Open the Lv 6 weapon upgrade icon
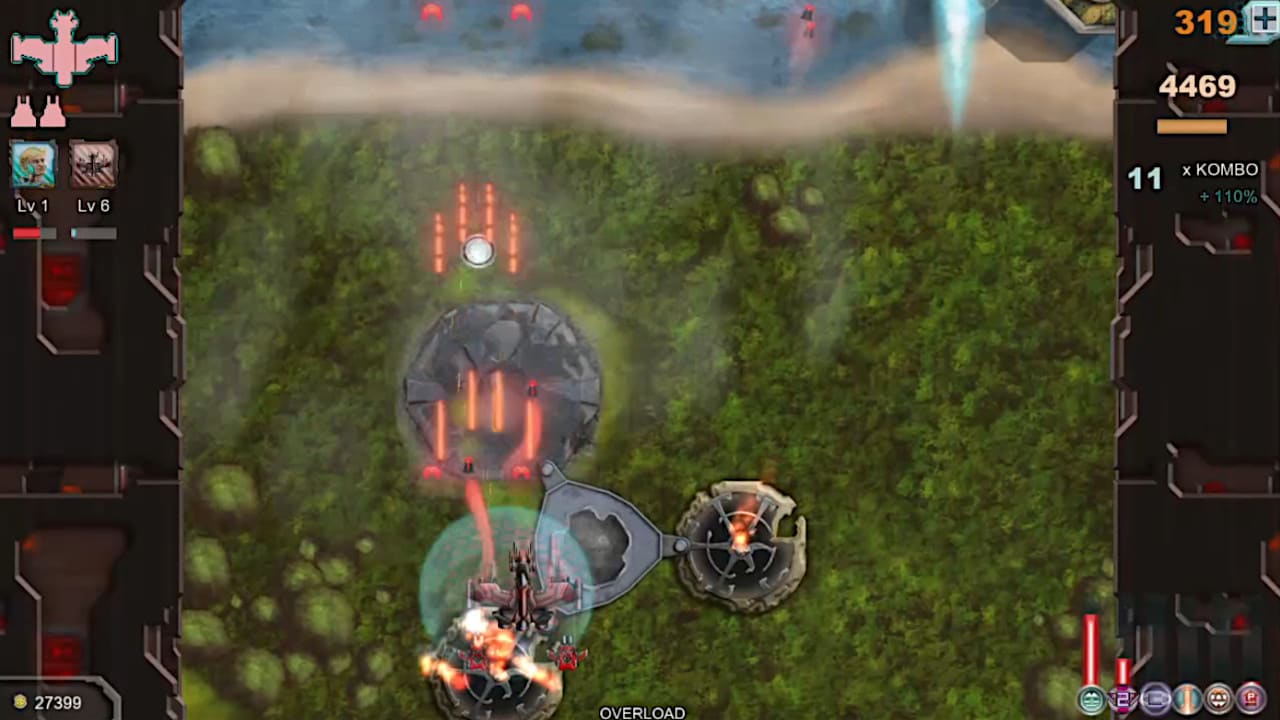 point(93,165)
